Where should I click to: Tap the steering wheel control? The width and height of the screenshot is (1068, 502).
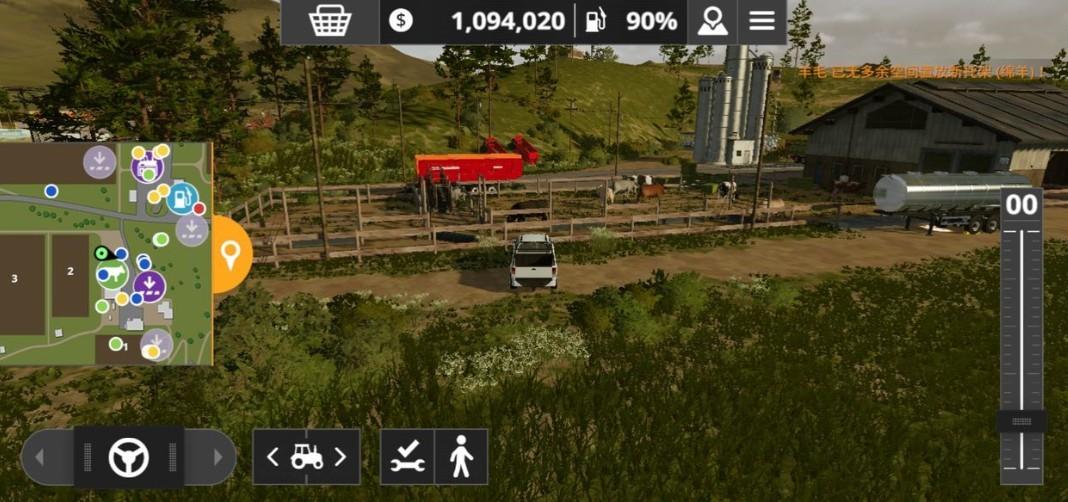coord(129,457)
